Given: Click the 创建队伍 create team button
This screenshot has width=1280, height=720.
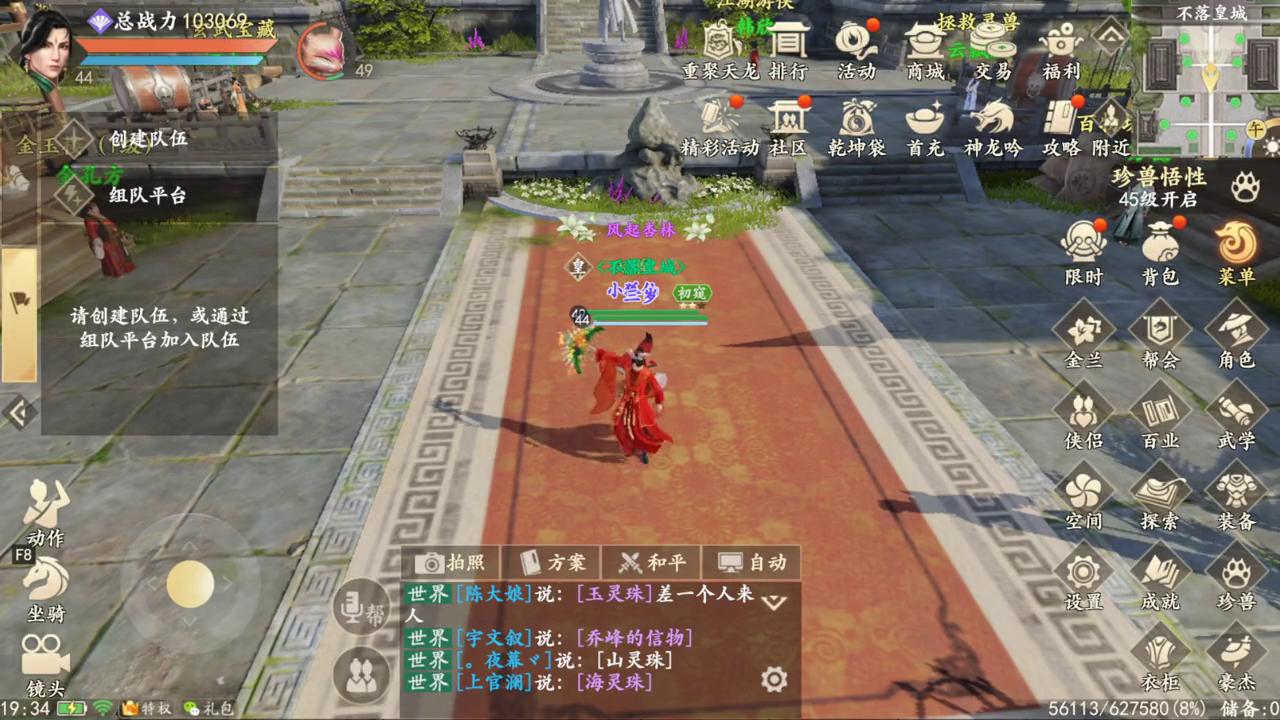Looking at the screenshot, I should click(148, 138).
